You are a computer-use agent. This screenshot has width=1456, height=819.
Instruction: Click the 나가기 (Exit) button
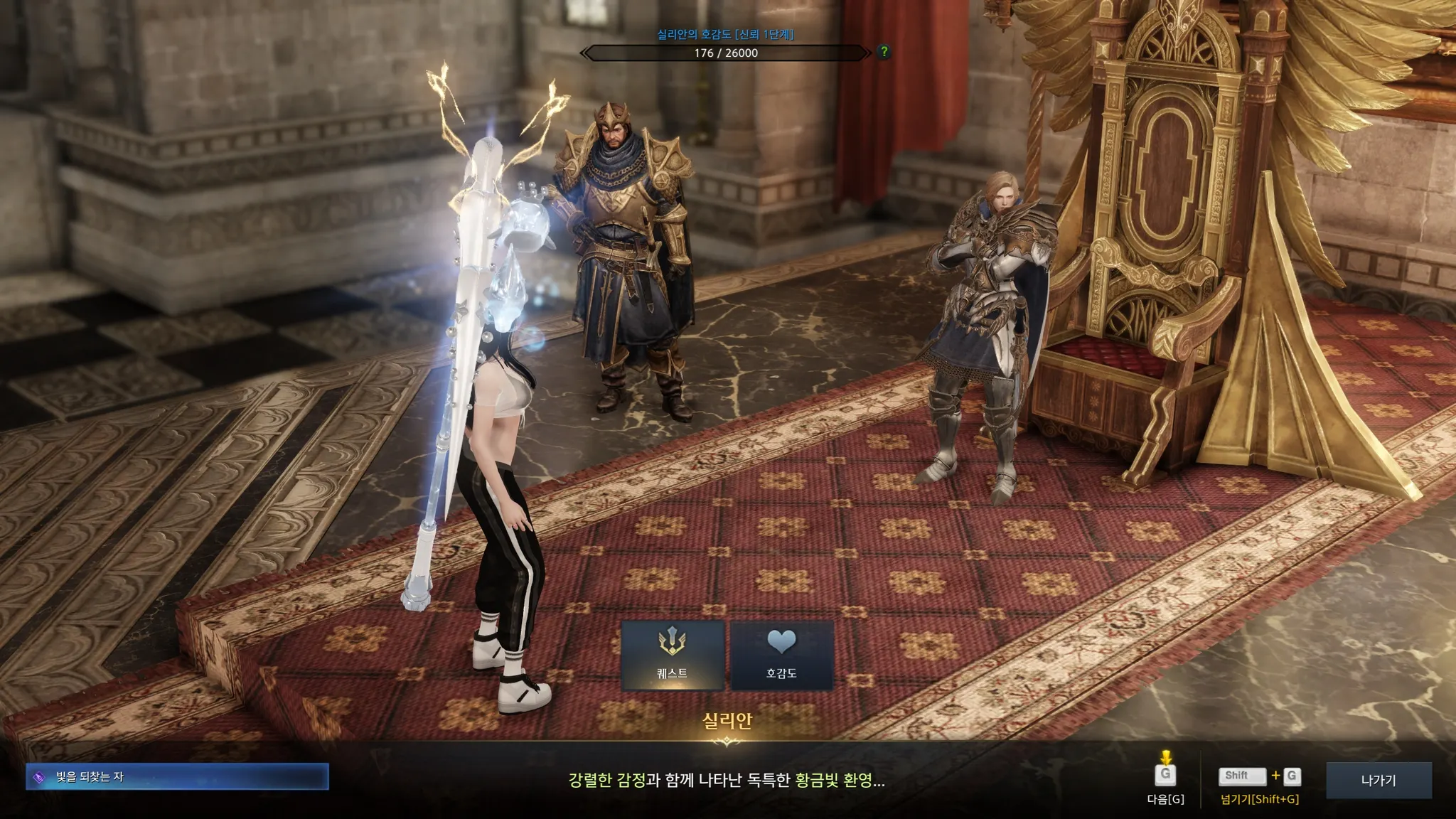(x=1378, y=780)
